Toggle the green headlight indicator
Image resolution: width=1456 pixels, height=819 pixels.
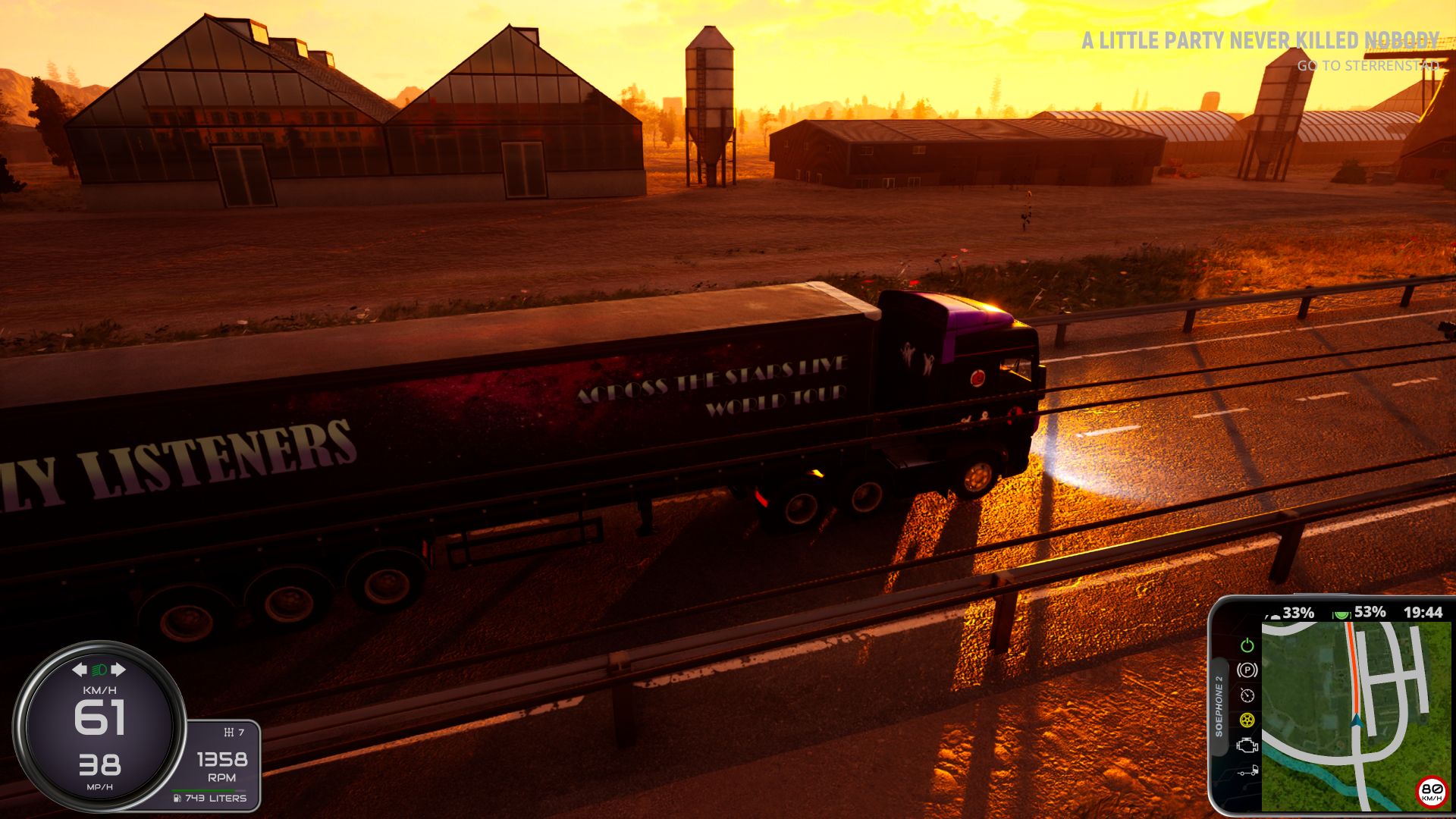(x=99, y=670)
